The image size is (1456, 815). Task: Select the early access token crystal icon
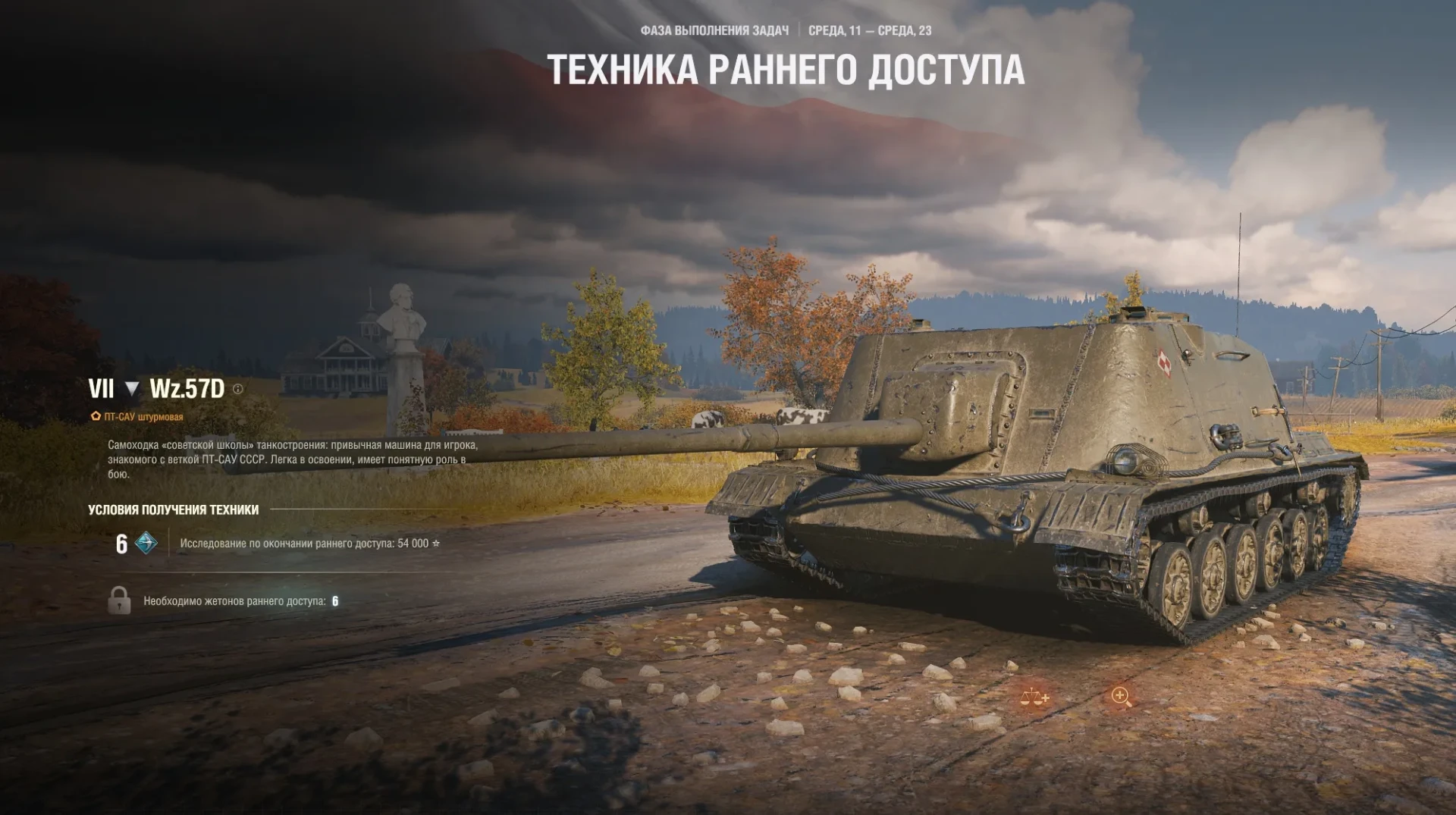coord(146,543)
